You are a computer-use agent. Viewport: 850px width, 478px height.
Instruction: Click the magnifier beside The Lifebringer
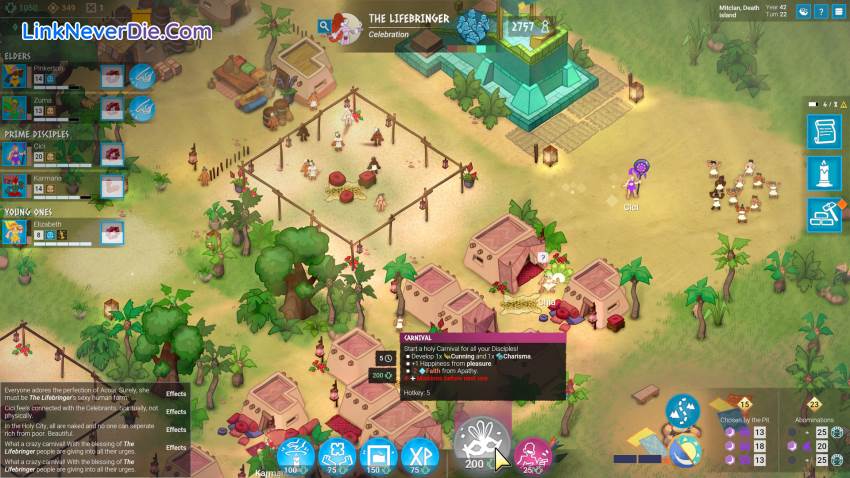(x=325, y=26)
